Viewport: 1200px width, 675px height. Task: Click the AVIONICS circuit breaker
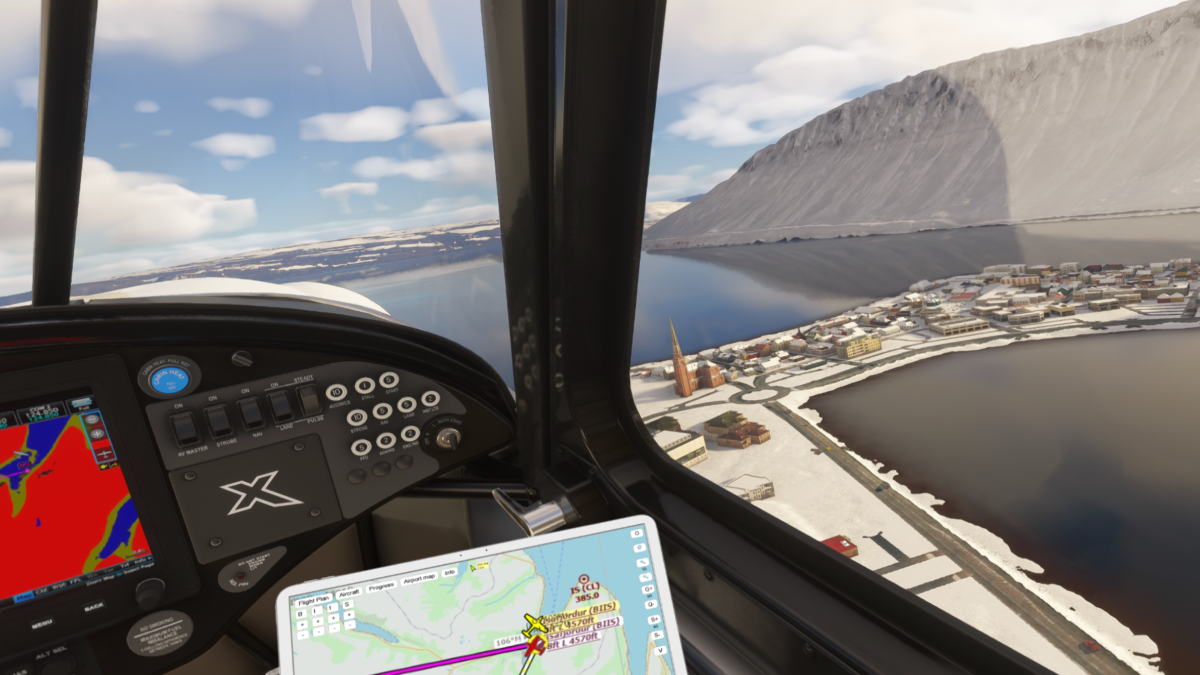point(336,392)
